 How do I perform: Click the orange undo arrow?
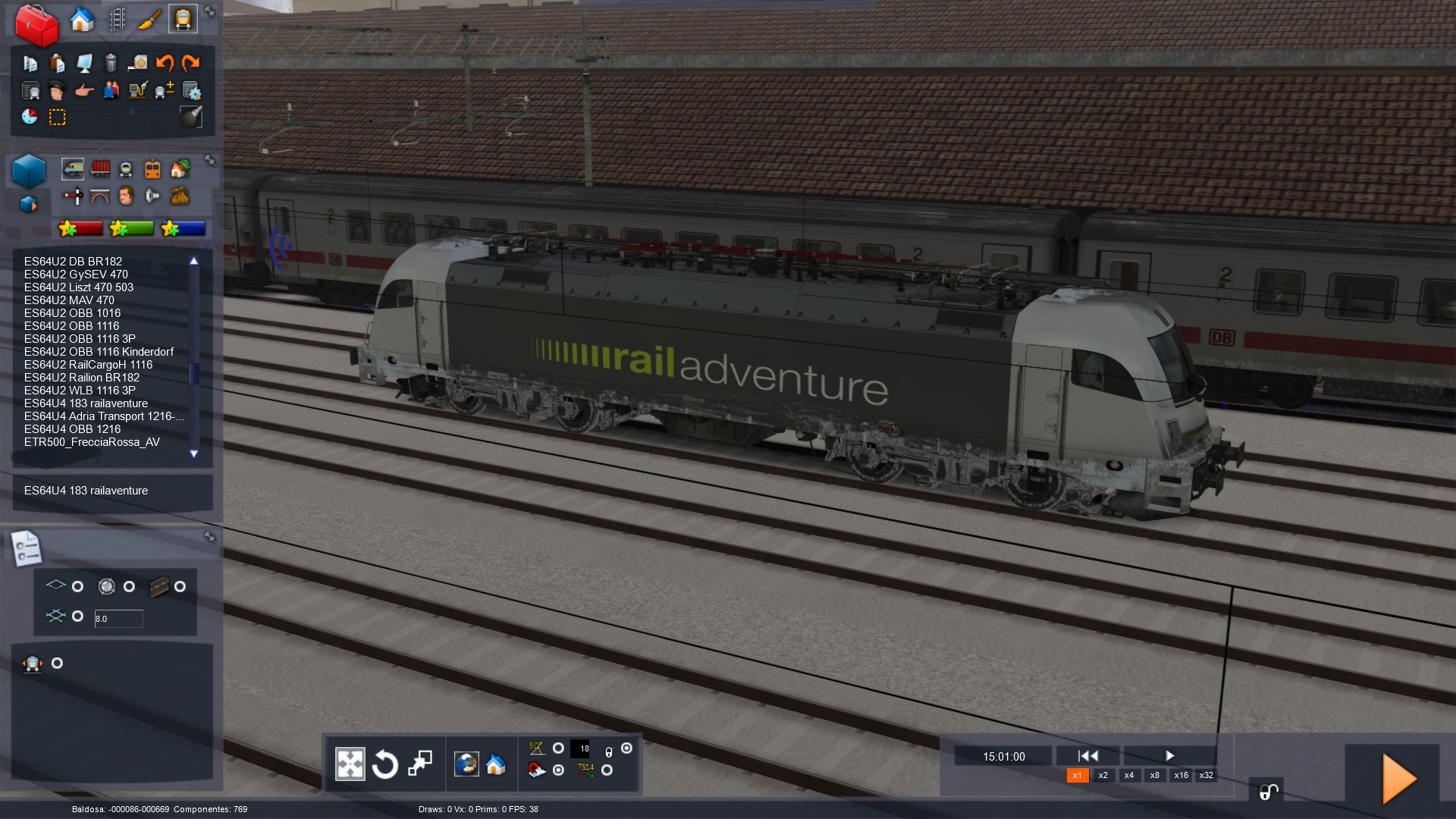[165, 63]
